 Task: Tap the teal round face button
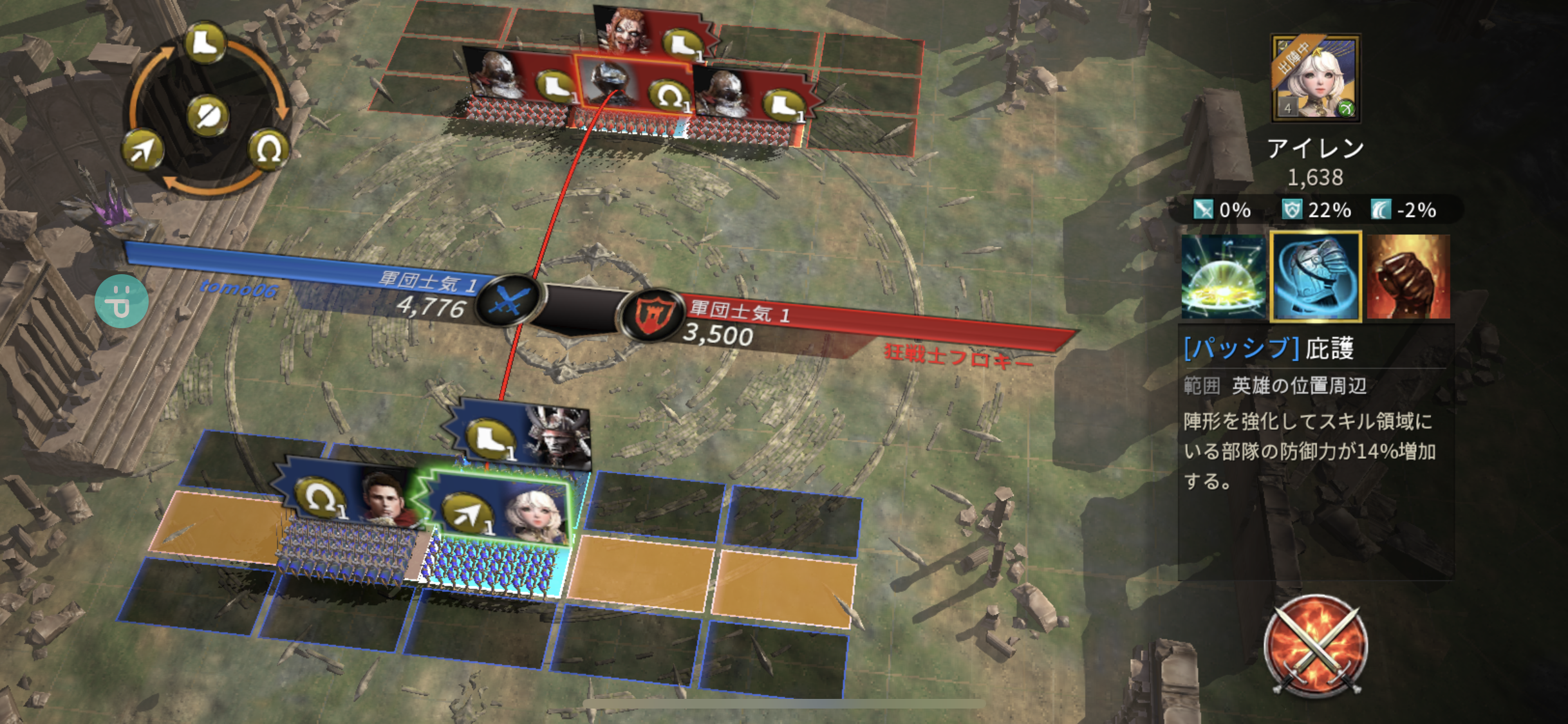pos(122,301)
